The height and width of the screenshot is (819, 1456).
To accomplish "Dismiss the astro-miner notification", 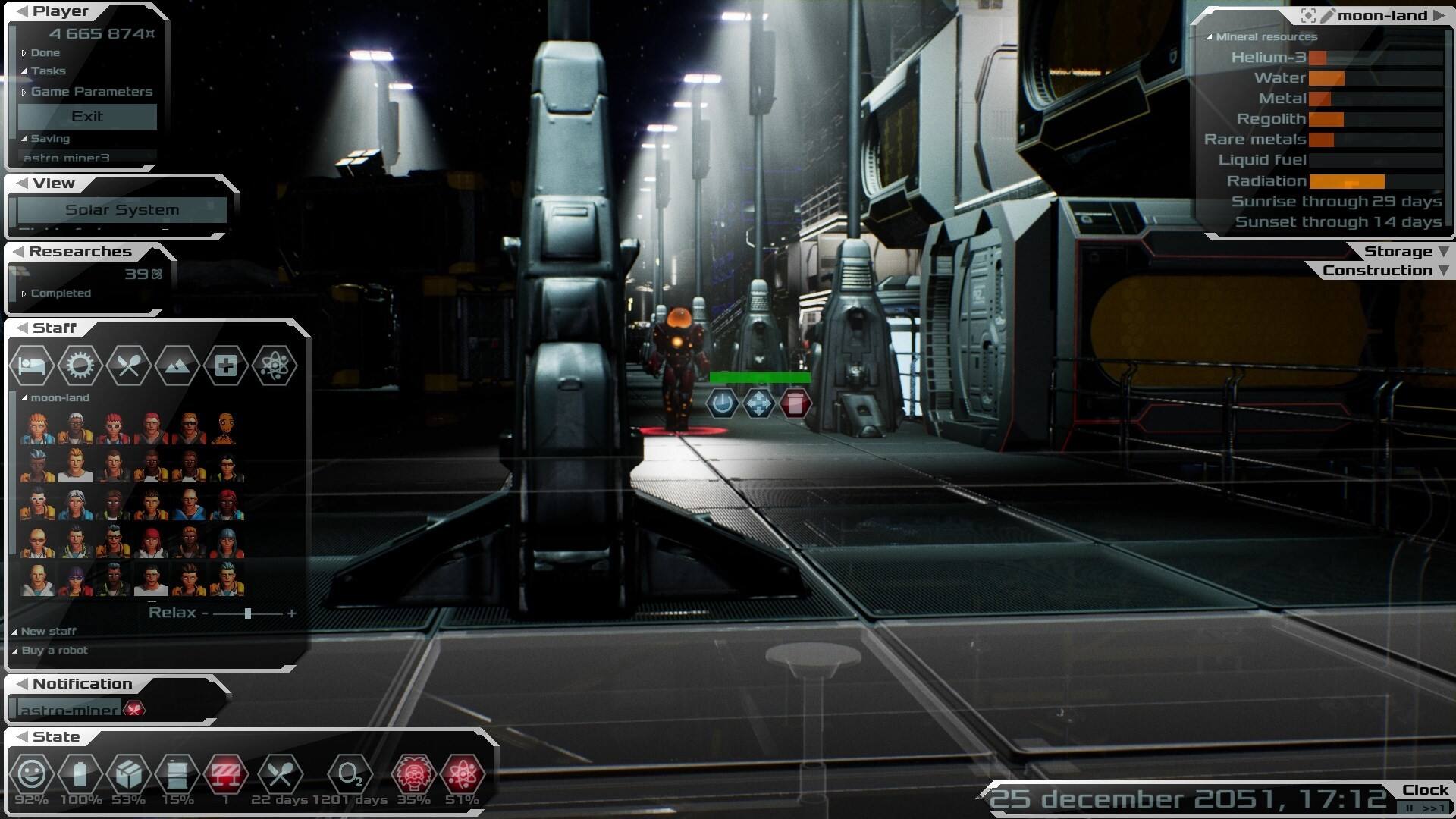I will coord(134,710).
